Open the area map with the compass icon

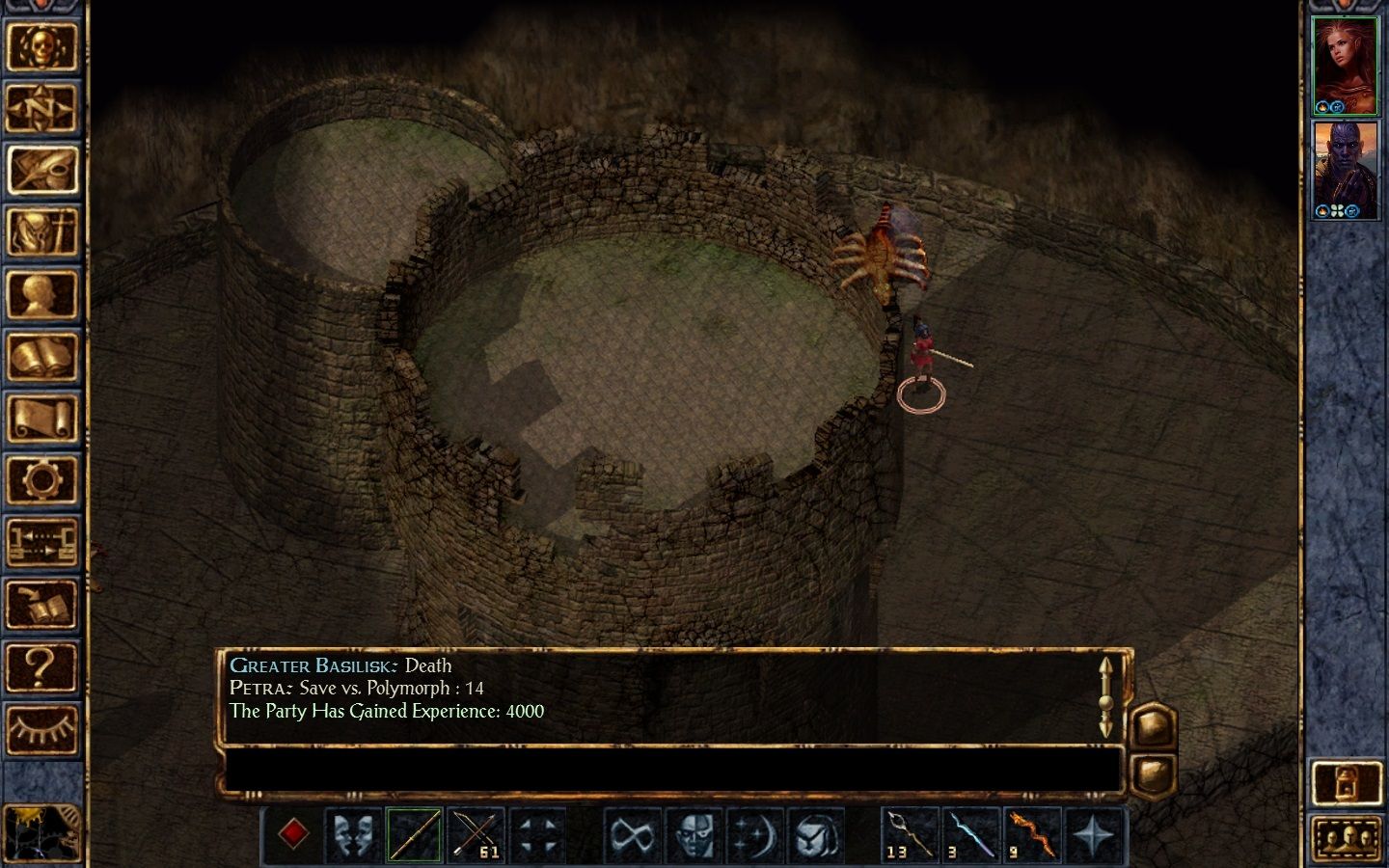point(41,109)
